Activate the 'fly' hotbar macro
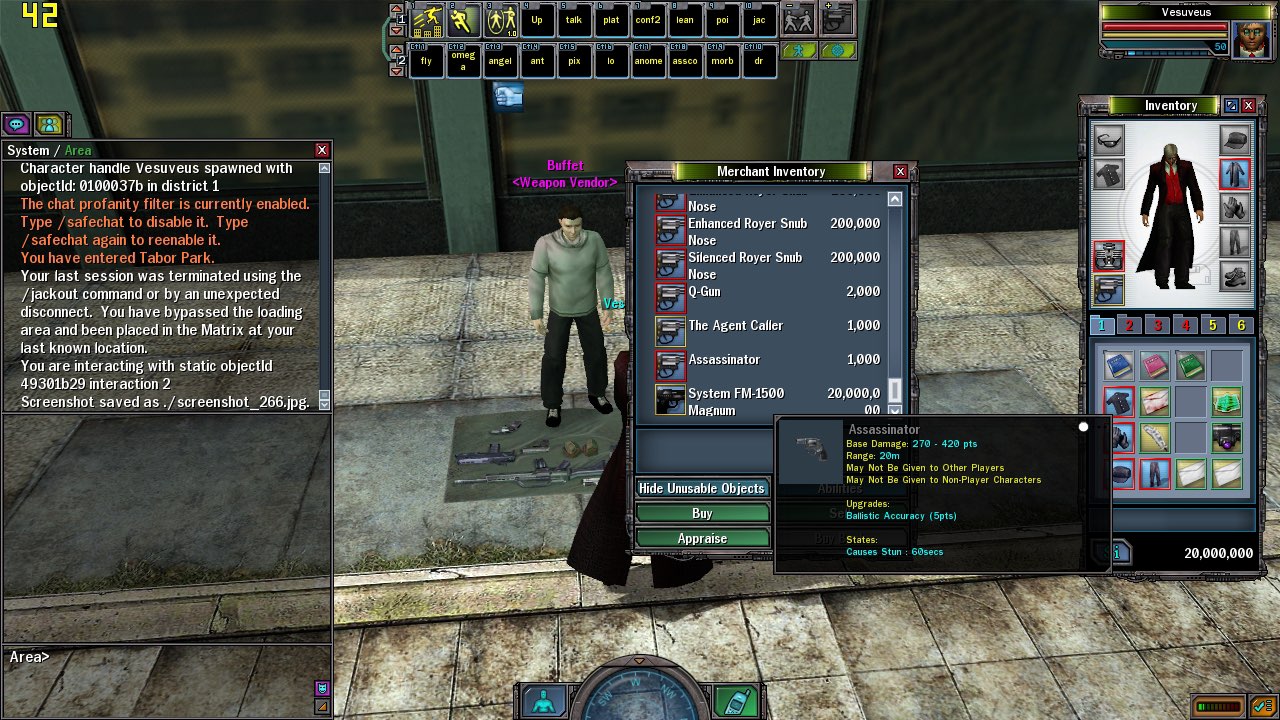This screenshot has height=720, width=1280. 426,61
